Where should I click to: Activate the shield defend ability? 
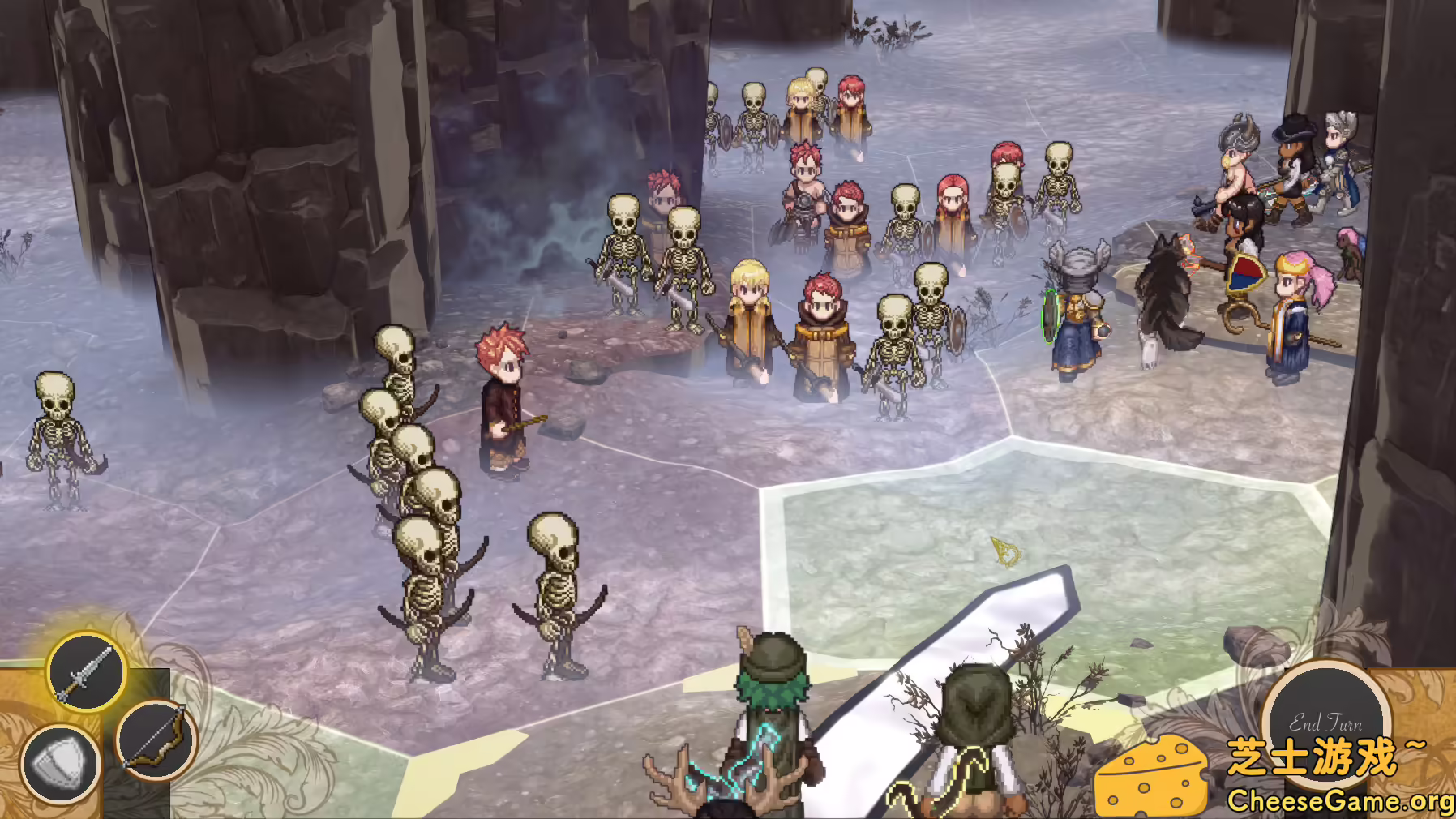(x=60, y=764)
